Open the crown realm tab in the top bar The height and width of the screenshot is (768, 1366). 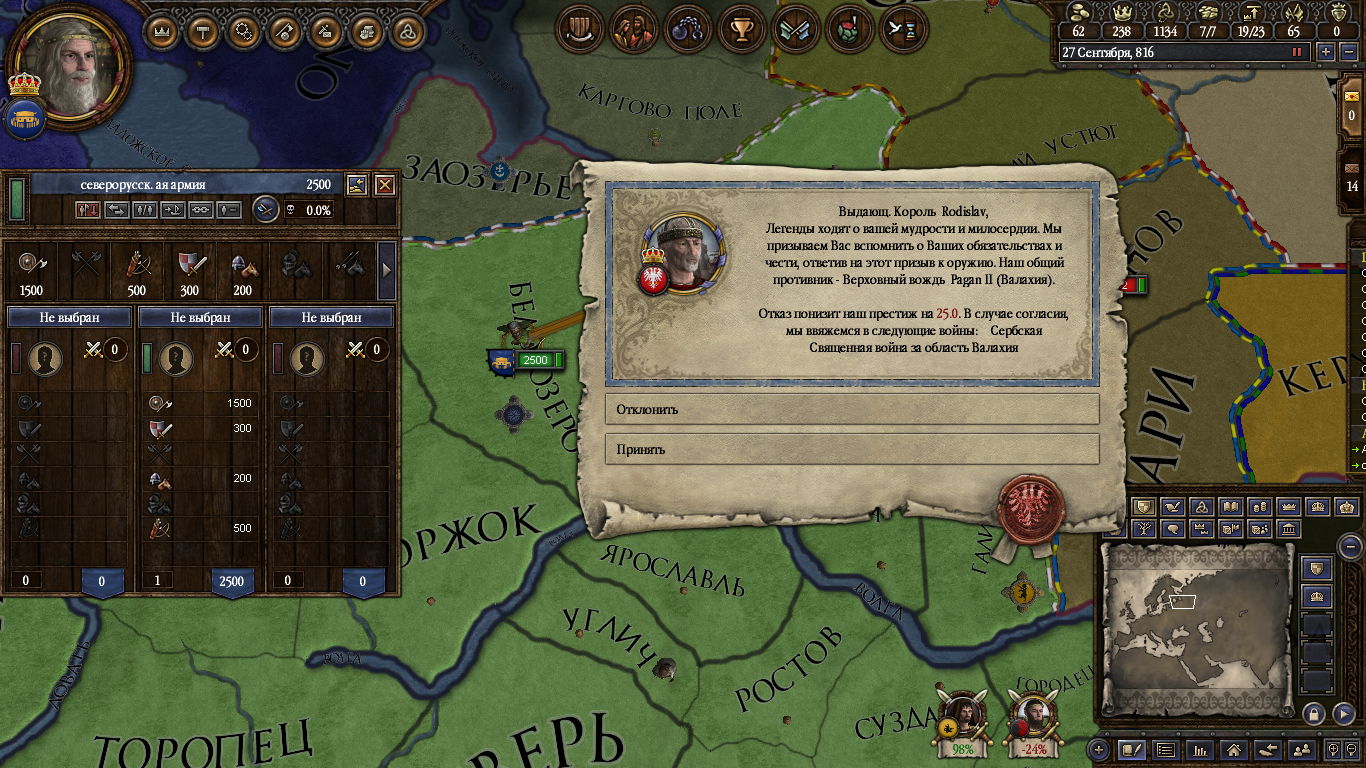point(162,31)
